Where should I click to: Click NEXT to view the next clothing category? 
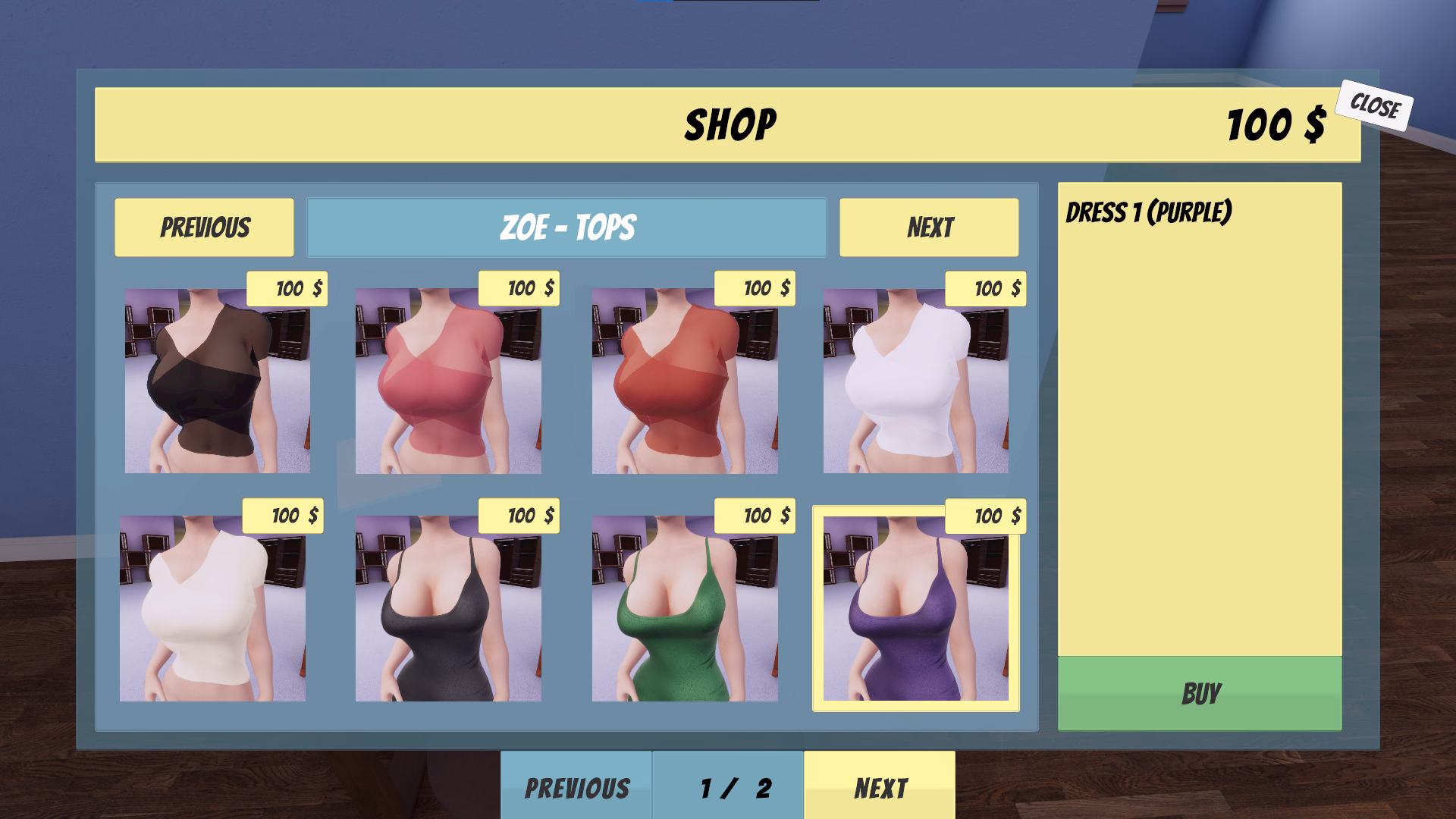pyautogui.click(x=928, y=226)
